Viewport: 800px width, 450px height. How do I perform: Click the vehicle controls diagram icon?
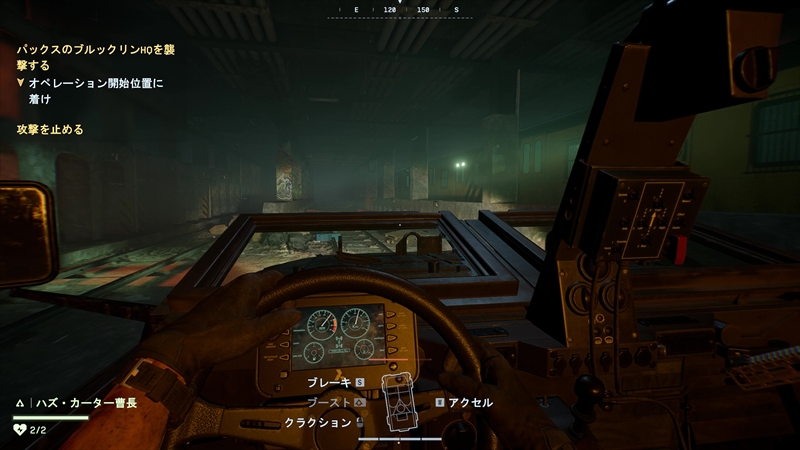pyautogui.click(x=402, y=403)
